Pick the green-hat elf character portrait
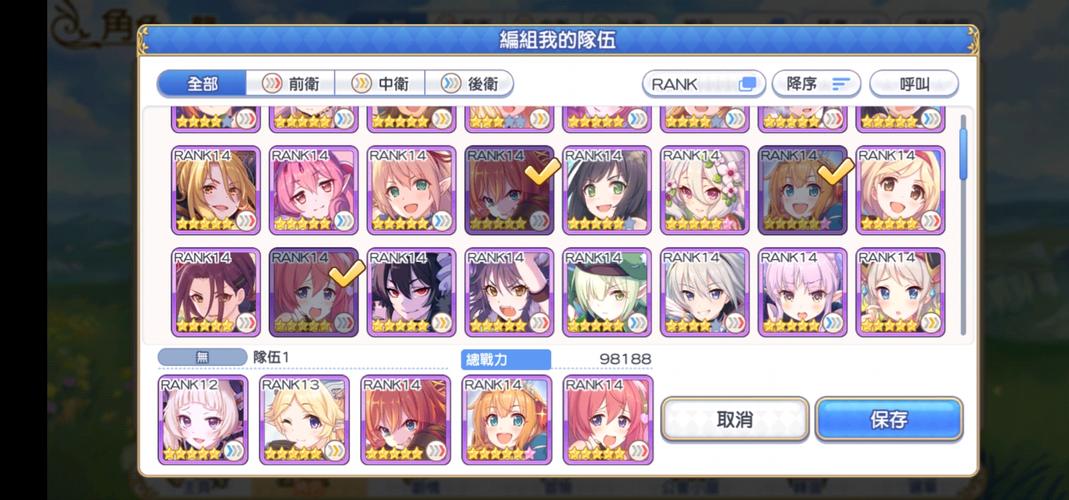This screenshot has width=1069, height=500. [x=607, y=292]
